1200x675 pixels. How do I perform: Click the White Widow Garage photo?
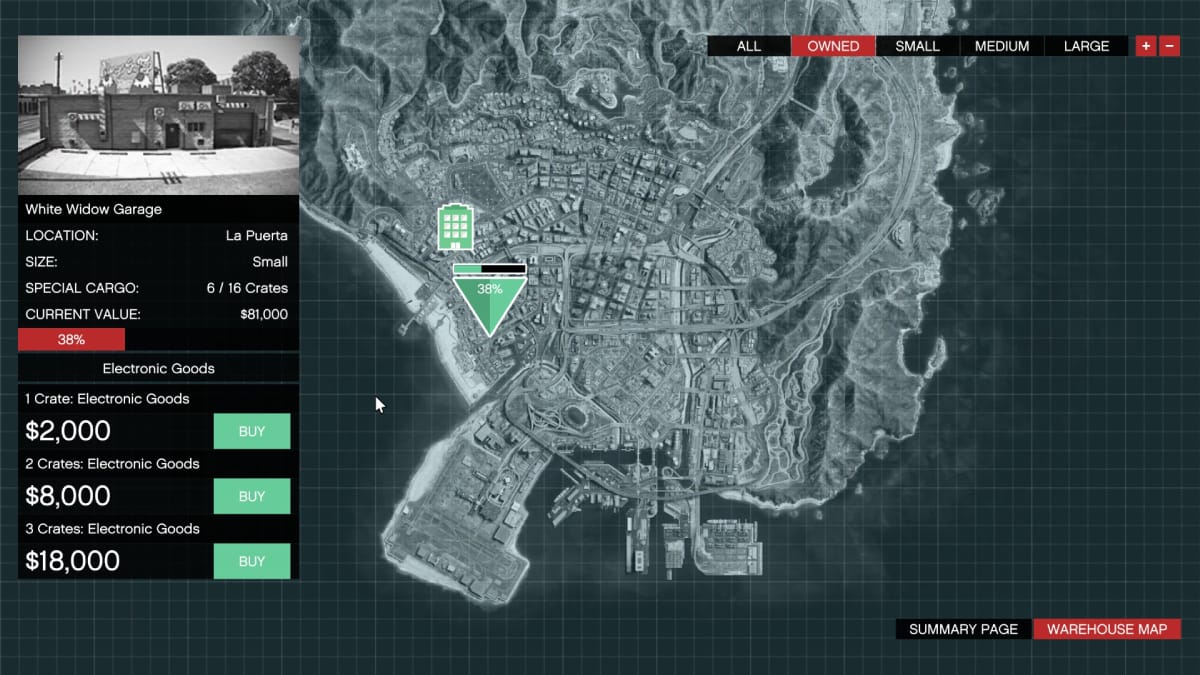[158, 115]
